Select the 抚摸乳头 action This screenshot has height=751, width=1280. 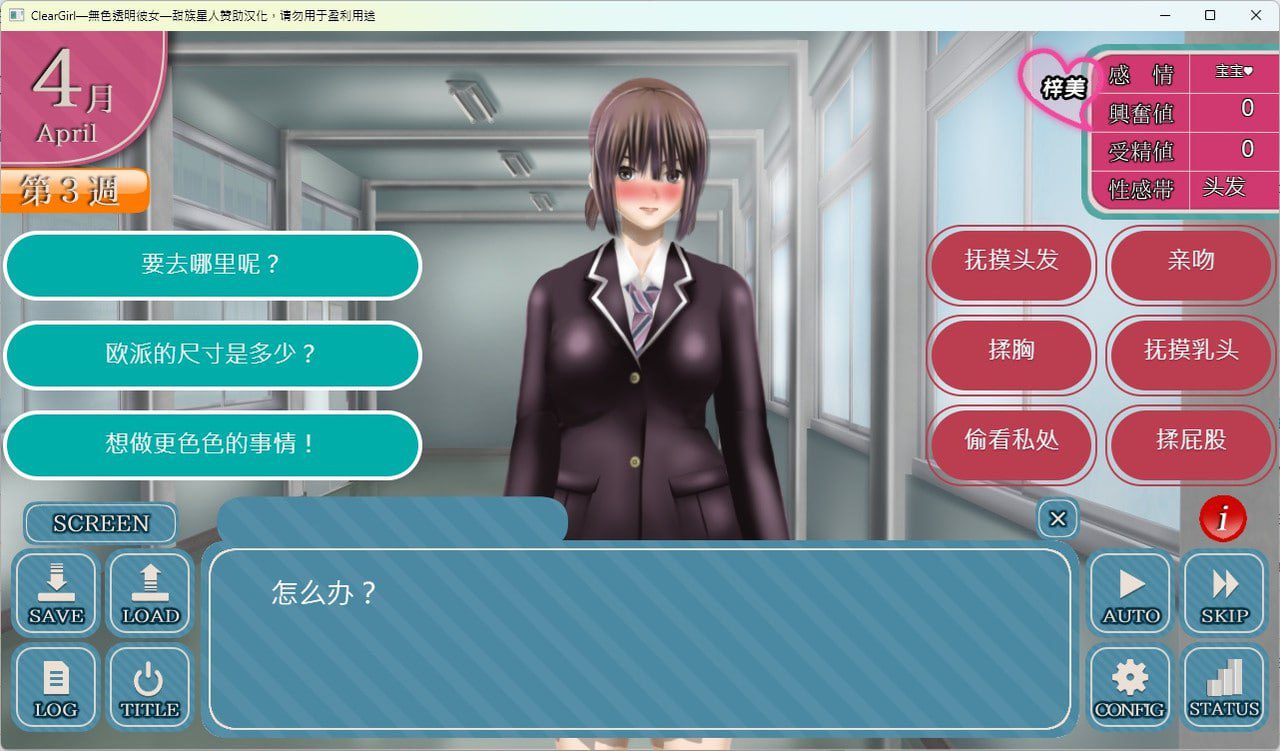point(1190,355)
